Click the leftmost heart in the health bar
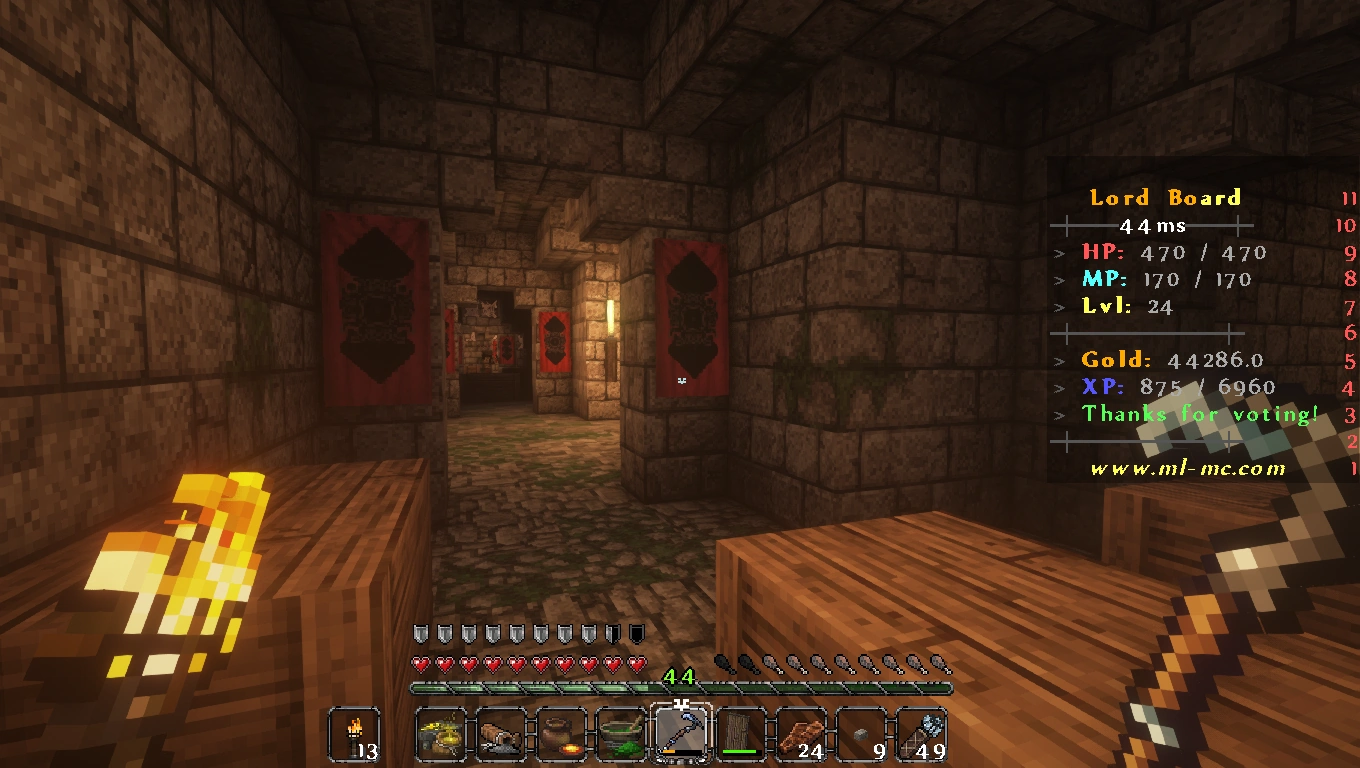 pos(419,661)
